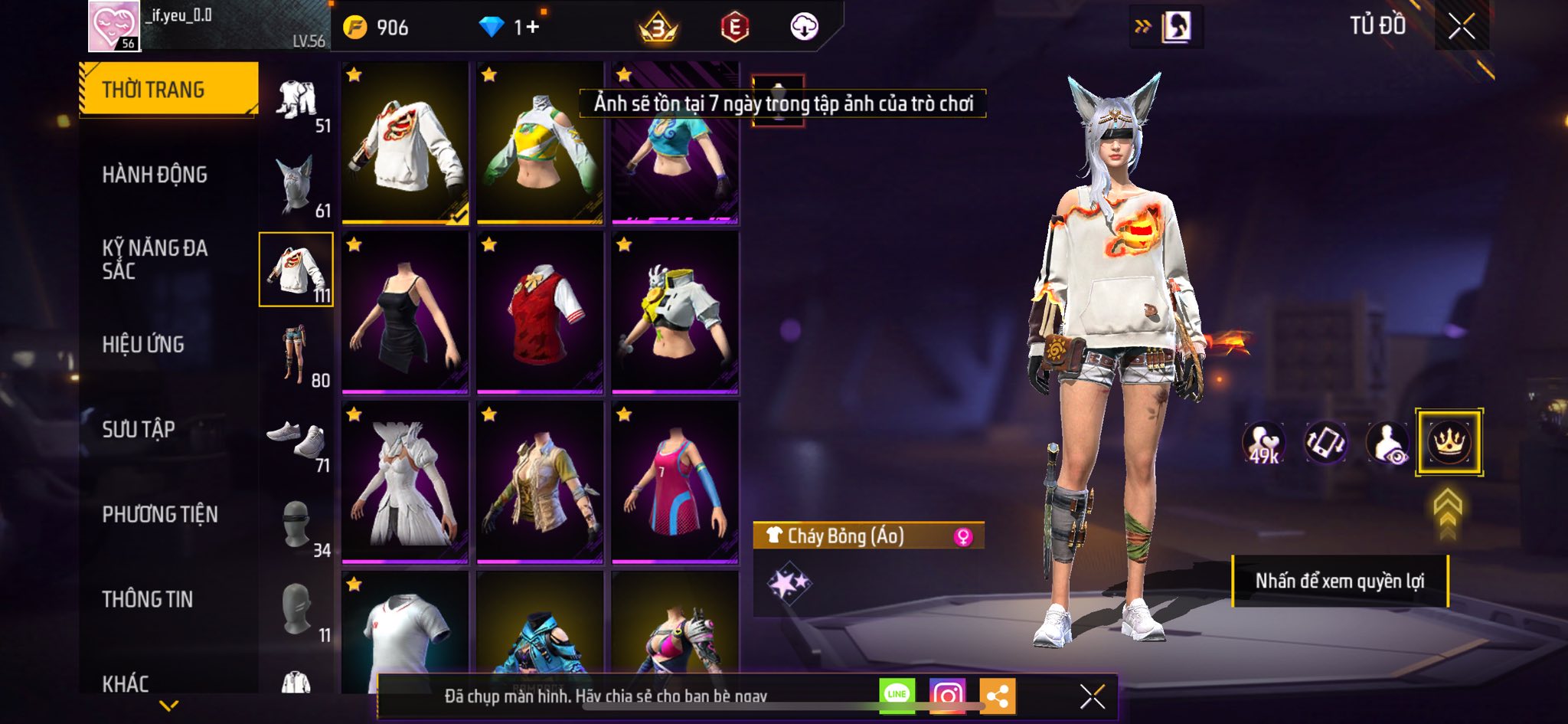Viewport: 1568px width, 724px height.
Task: Share the screenshot to Instagram
Action: (x=947, y=695)
